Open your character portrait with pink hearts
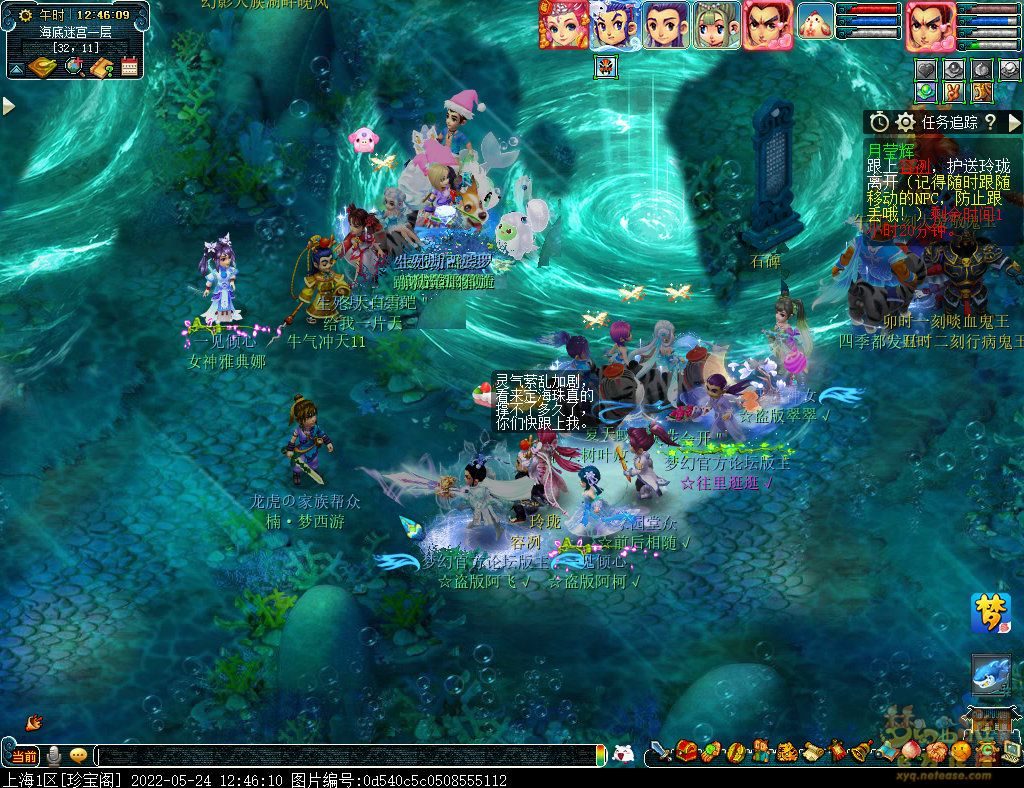This screenshot has height=788, width=1024. tap(930, 25)
